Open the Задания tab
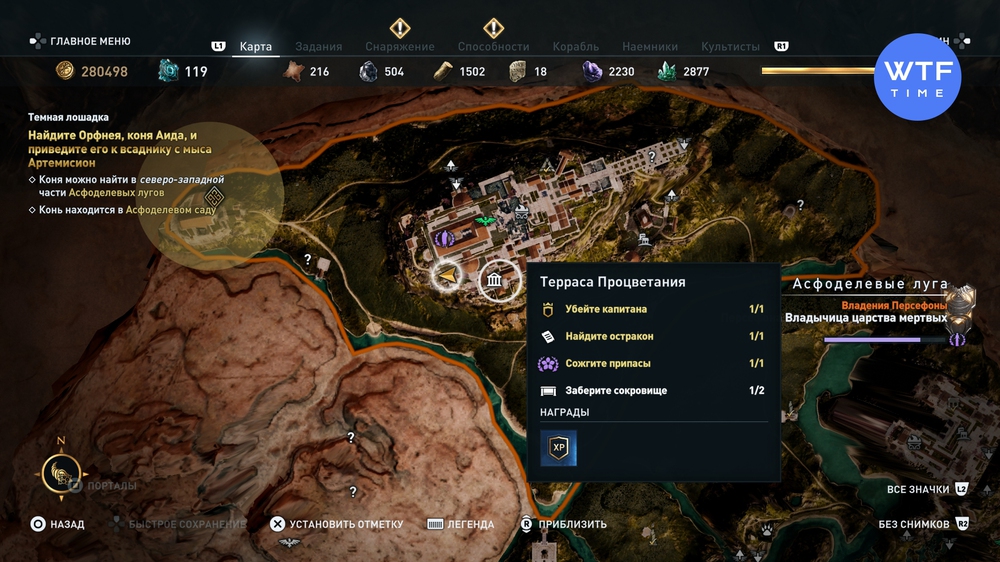 point(319,46)
